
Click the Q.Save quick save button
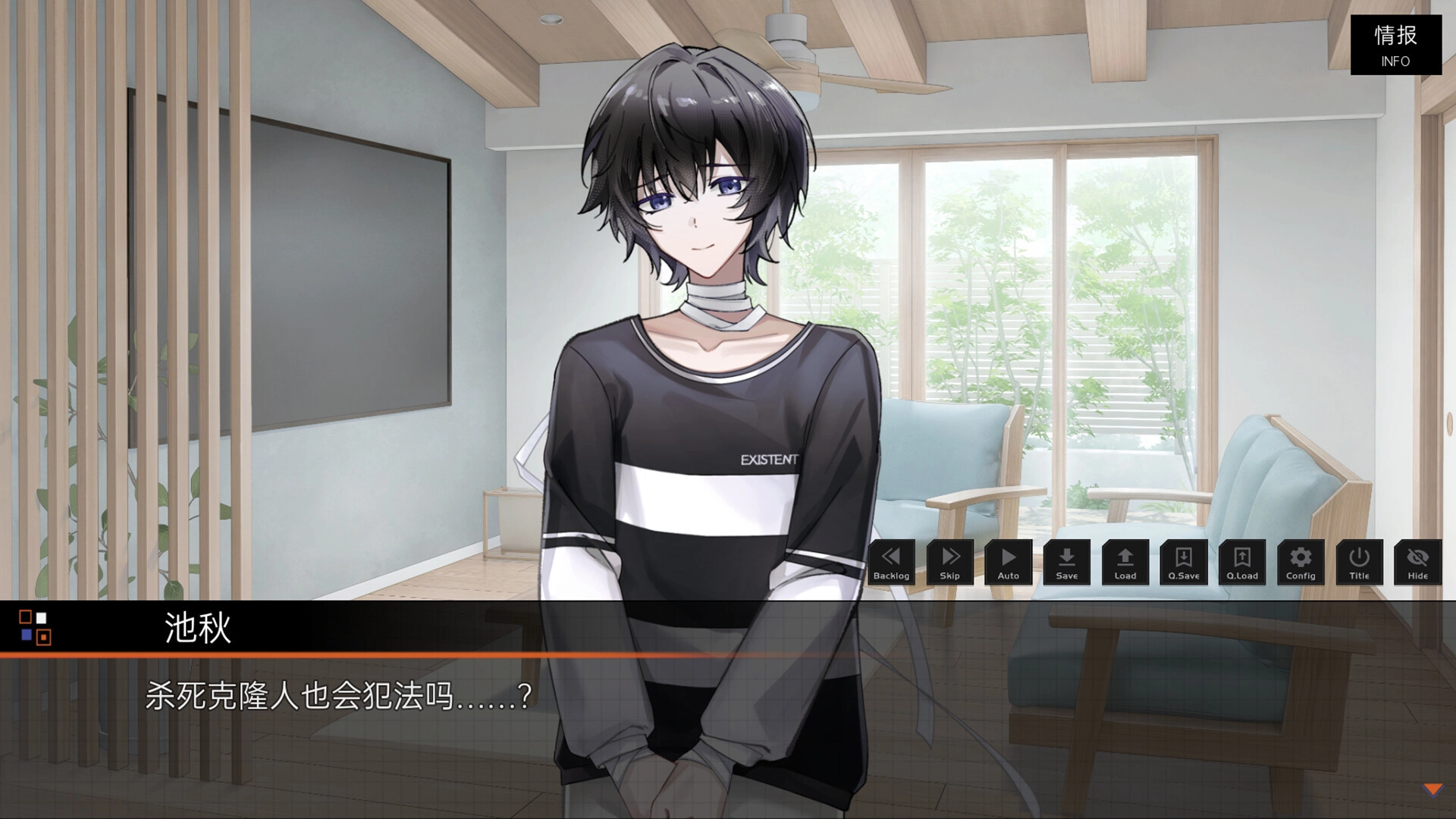(x=1183, y=563)
